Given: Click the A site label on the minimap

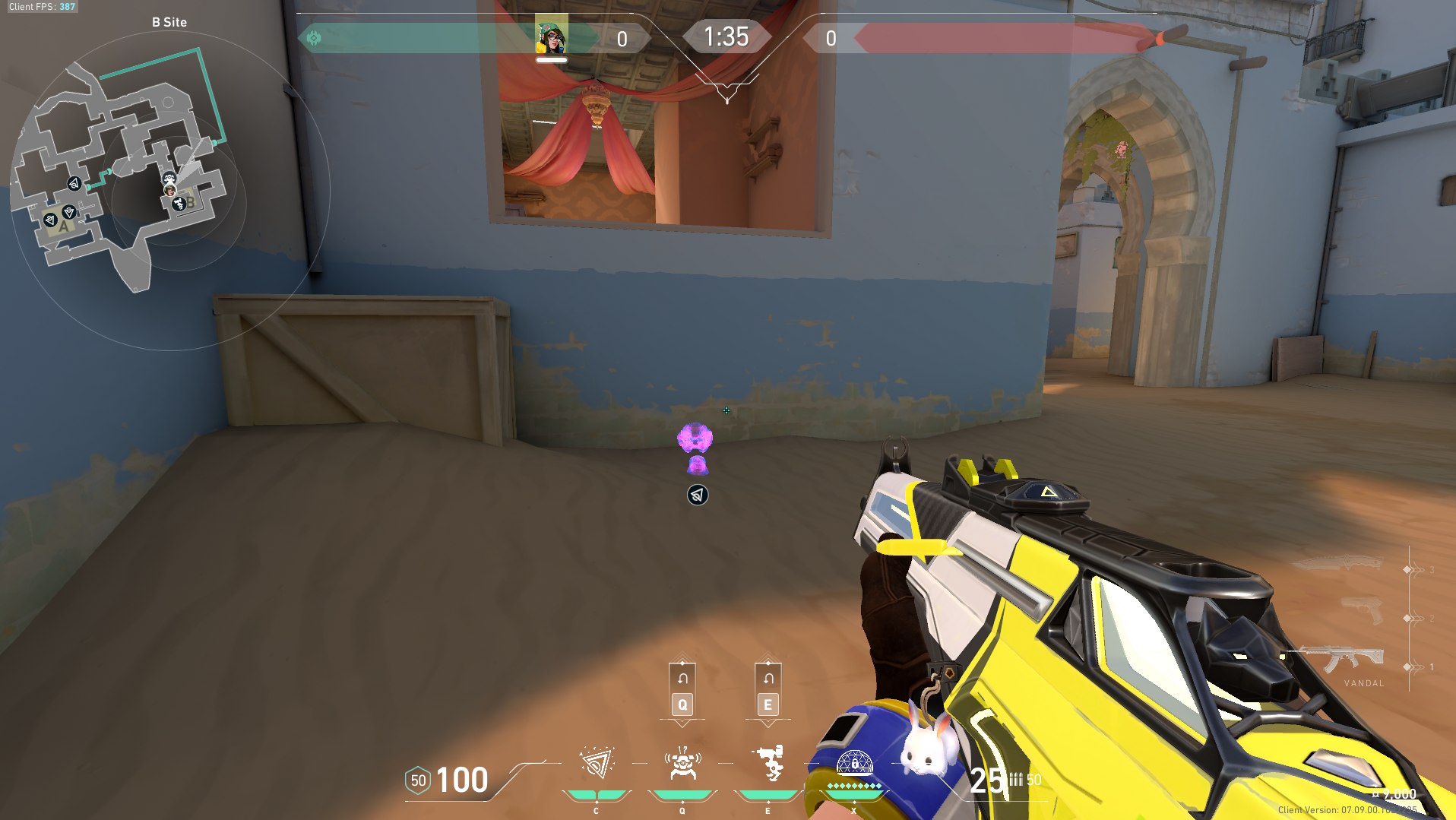Looking at the screenshot, I should click(x=62, y=226).
